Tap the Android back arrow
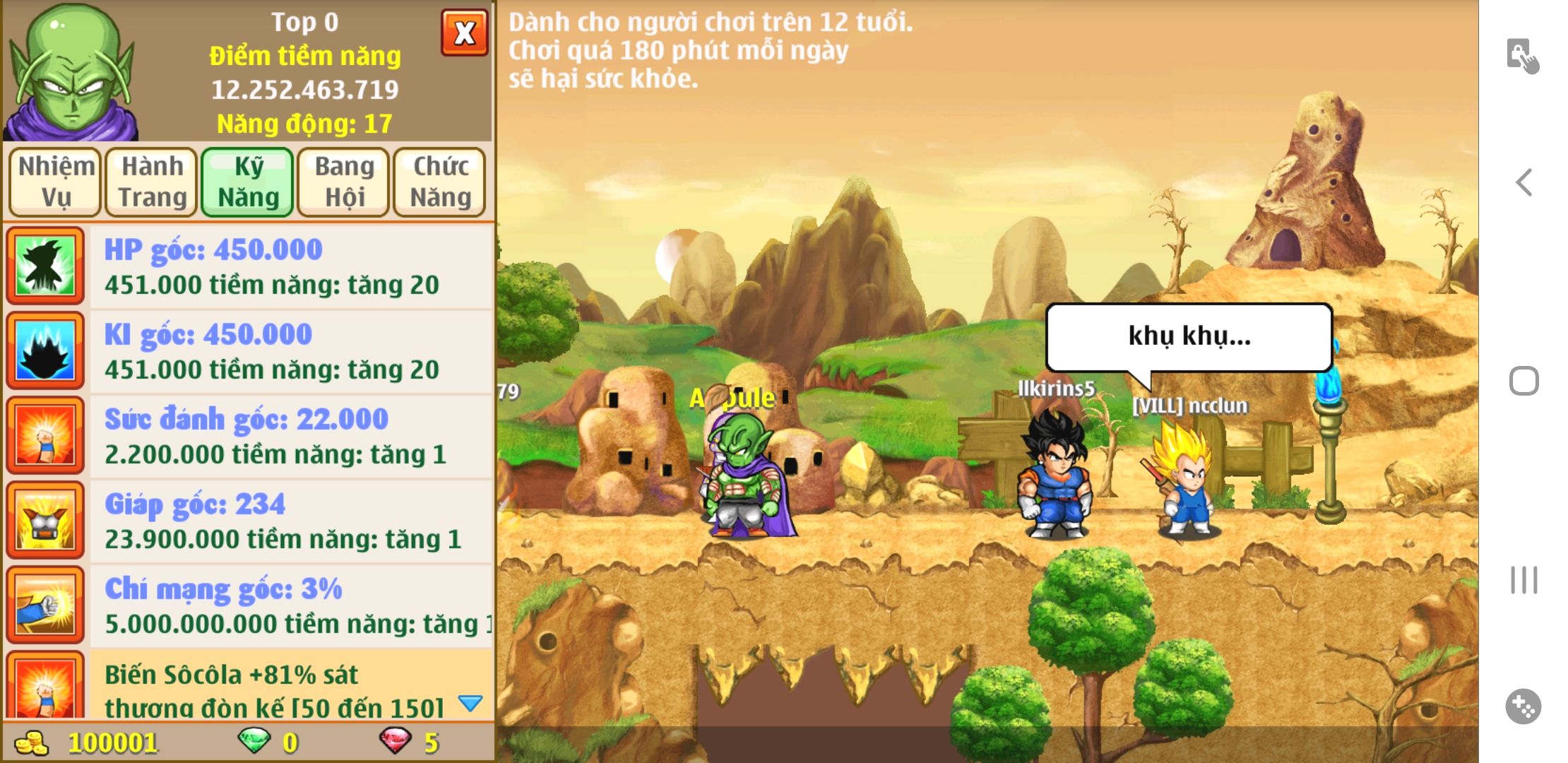The height and width of the screenshot is (763, 1568). [1524, 182]
